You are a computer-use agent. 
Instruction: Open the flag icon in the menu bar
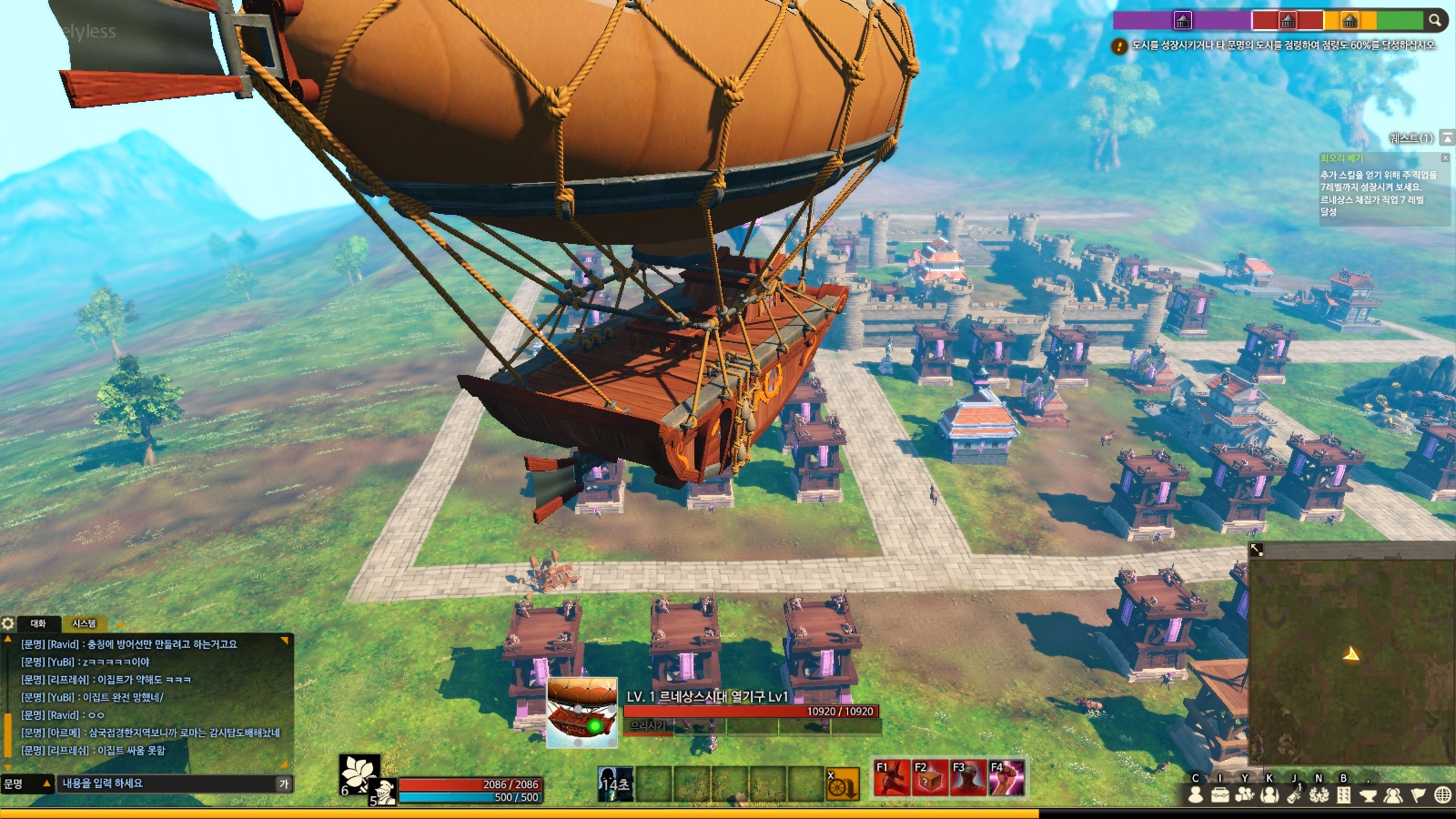1418,794
